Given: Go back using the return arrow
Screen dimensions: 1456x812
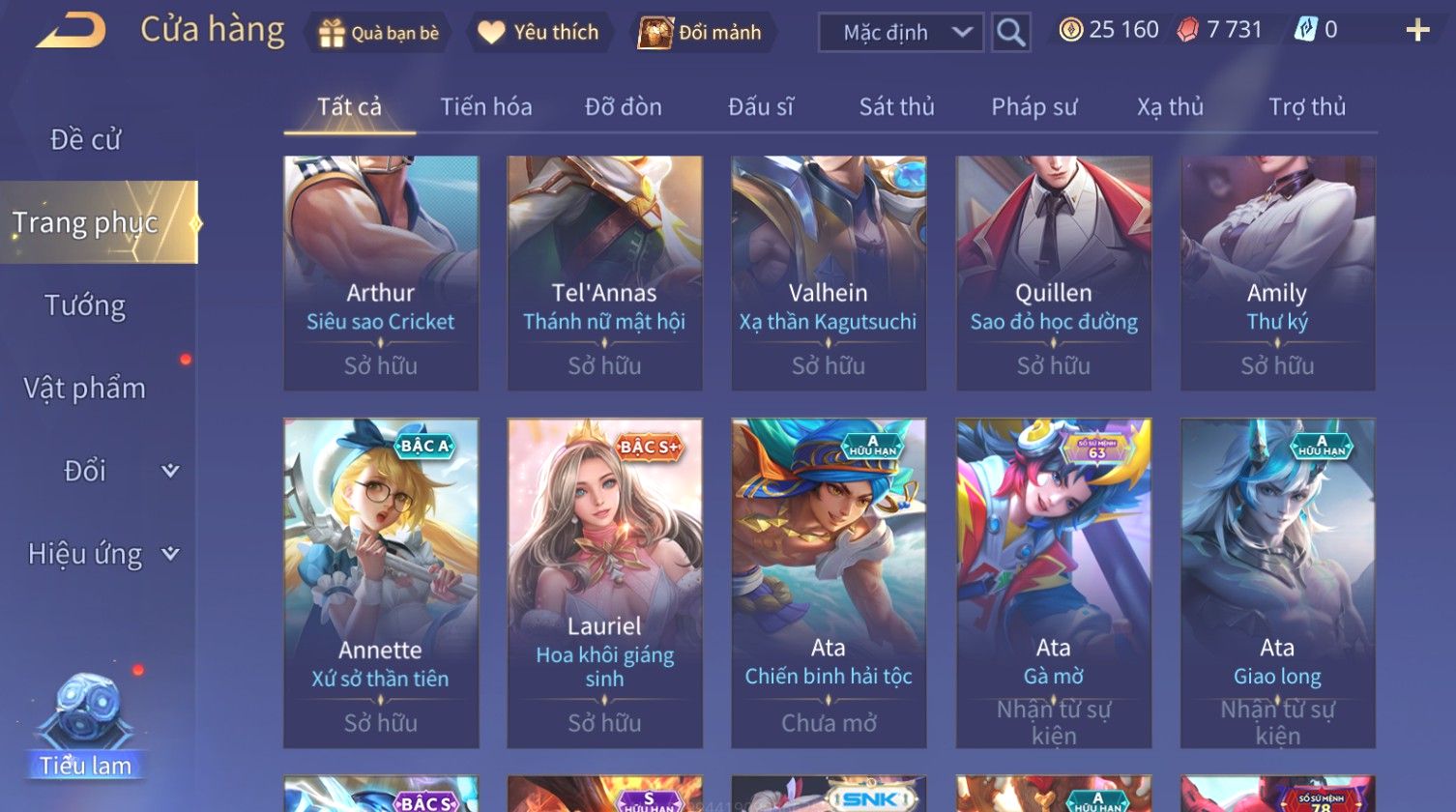Looking at the screenshot, I should [x=71, y=32].
